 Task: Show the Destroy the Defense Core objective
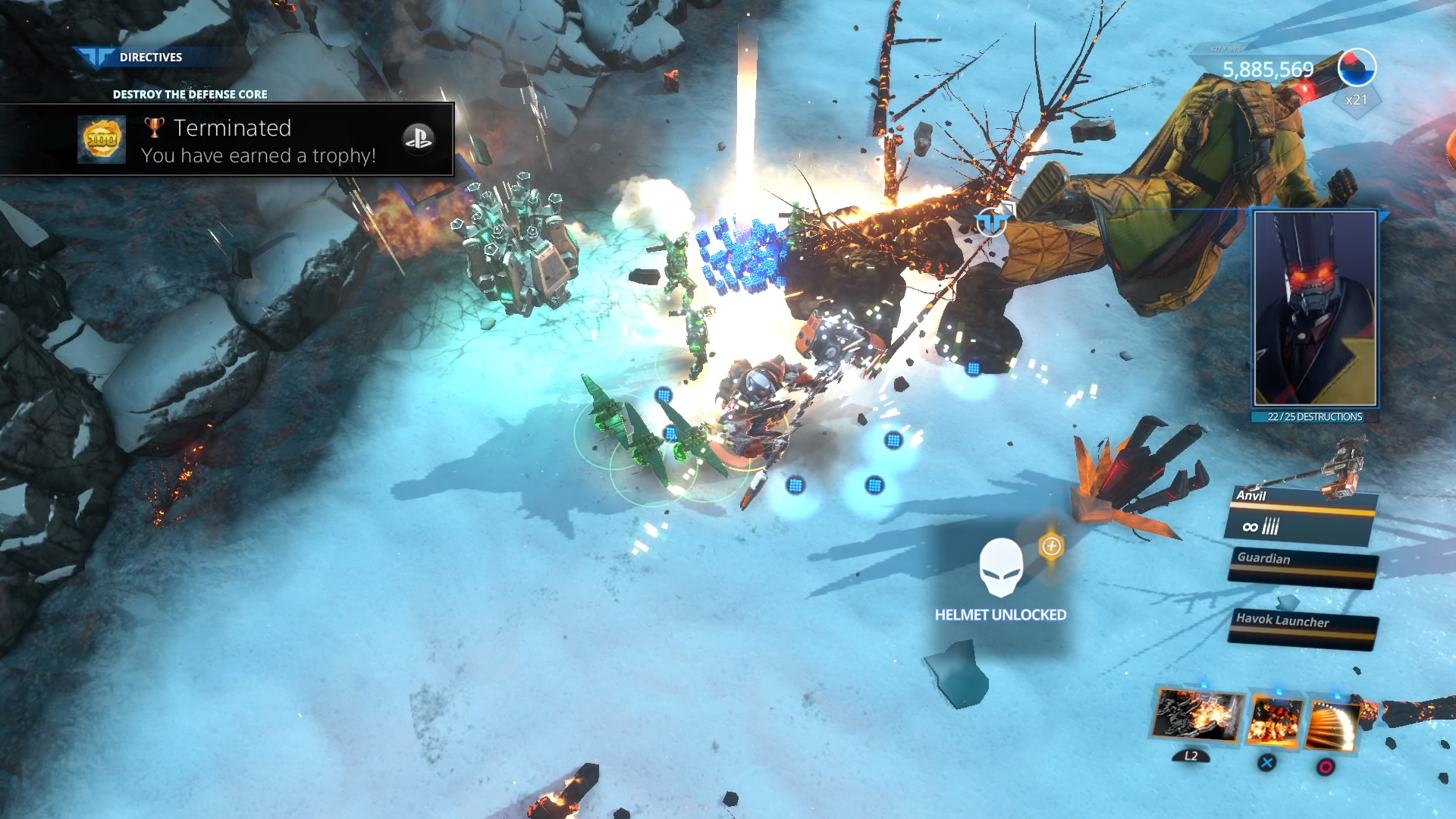(x=190, y=94)
